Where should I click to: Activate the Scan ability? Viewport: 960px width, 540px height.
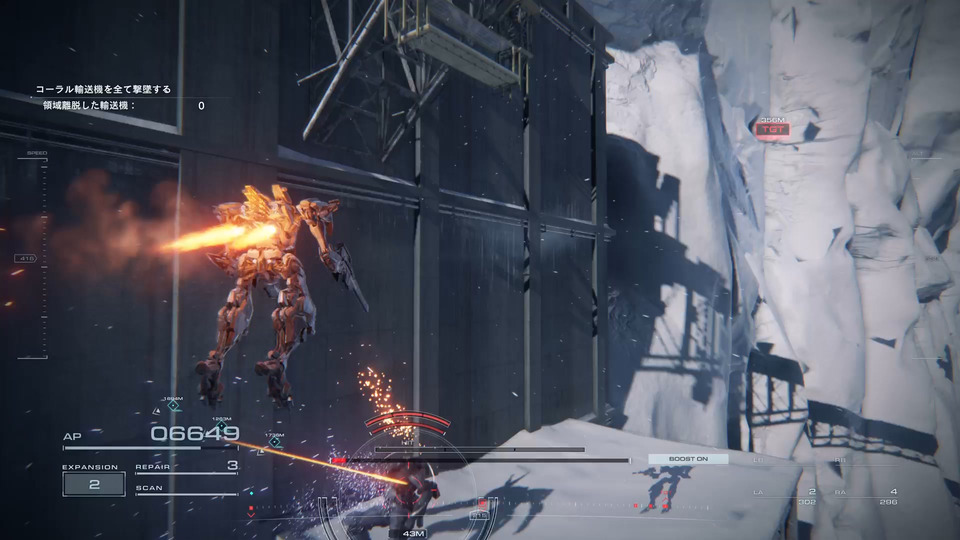pos(186,489)
